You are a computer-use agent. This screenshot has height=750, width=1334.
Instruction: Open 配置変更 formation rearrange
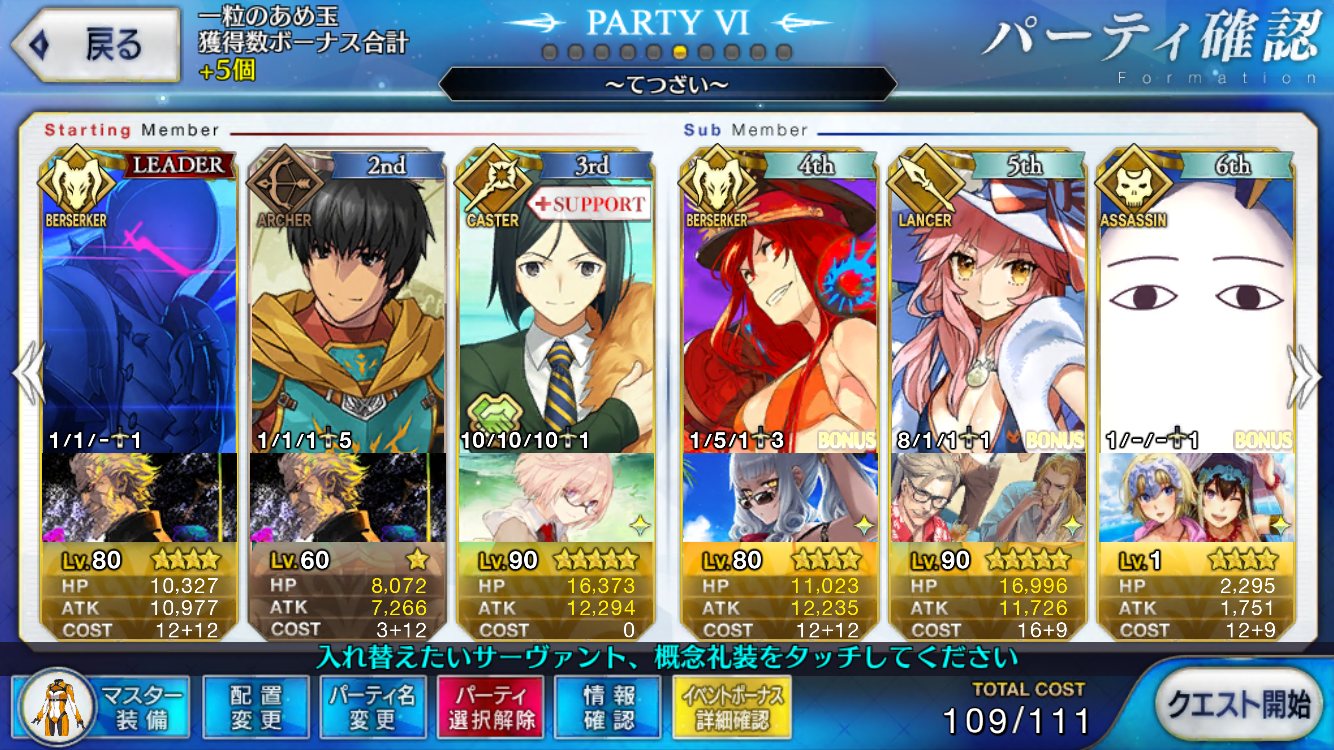point(255,707)
